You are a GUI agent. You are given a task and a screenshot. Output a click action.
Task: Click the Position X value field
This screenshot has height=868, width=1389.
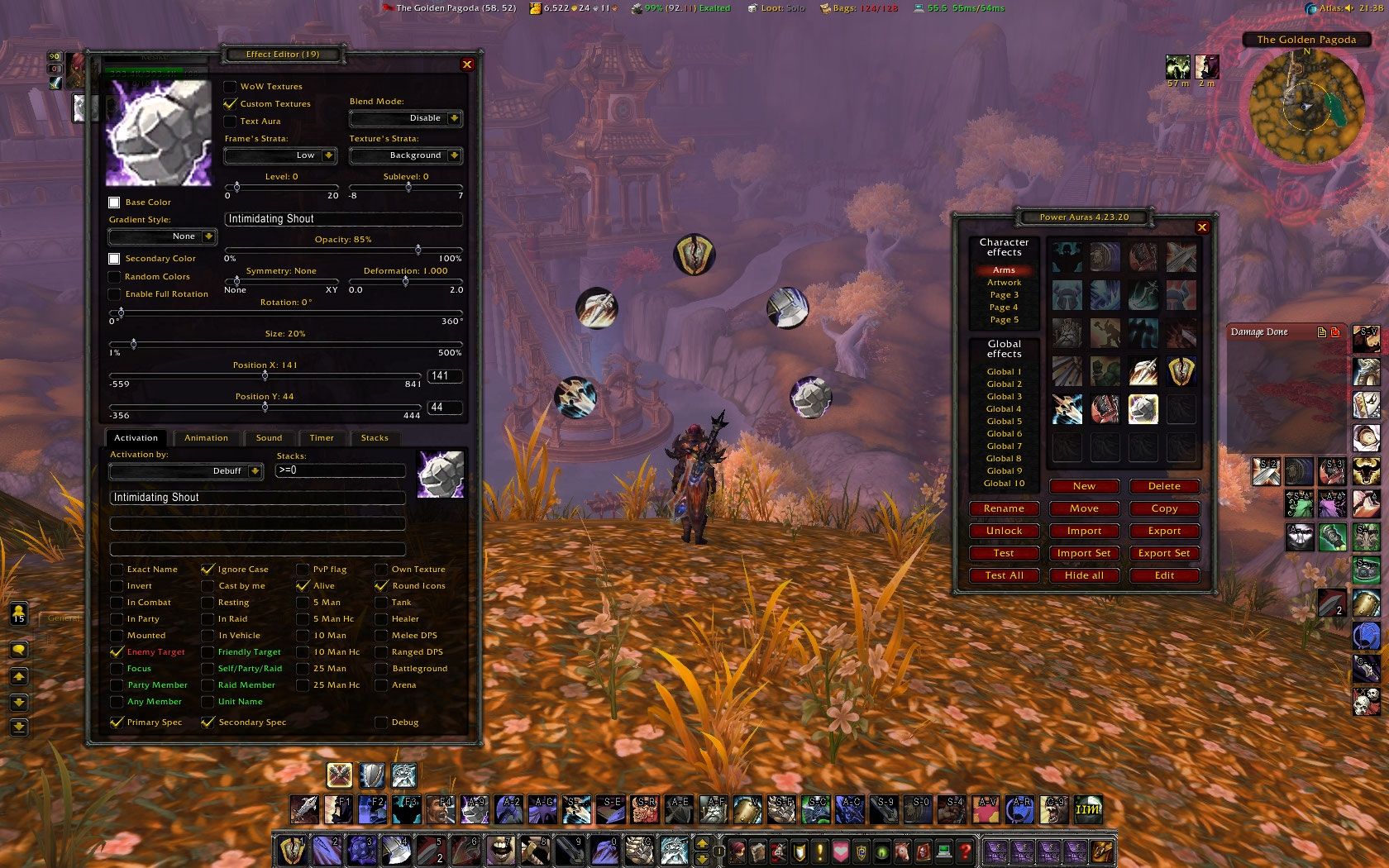click(x=444, y=375)
